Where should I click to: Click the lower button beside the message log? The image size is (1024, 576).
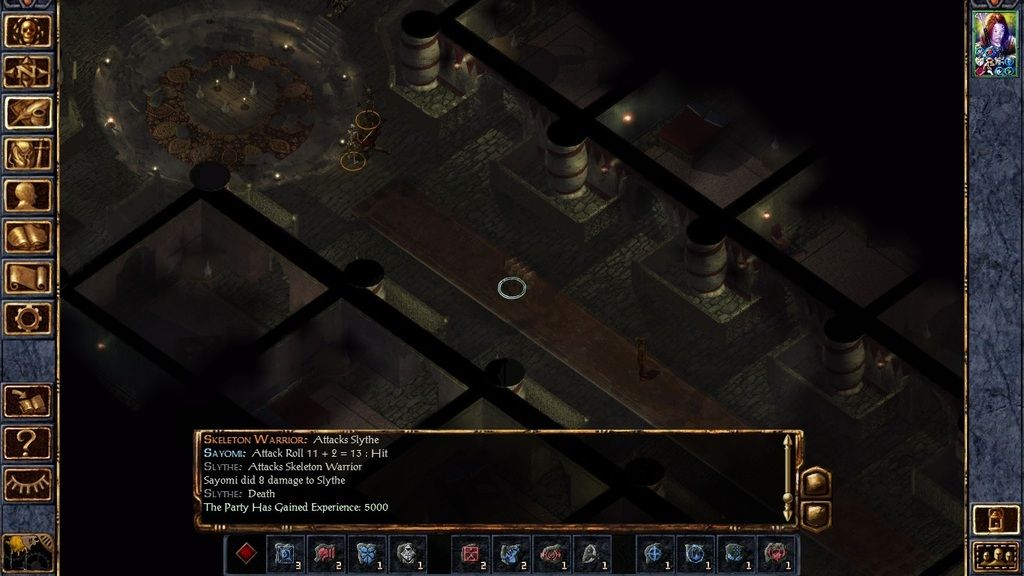click(815, 514)
